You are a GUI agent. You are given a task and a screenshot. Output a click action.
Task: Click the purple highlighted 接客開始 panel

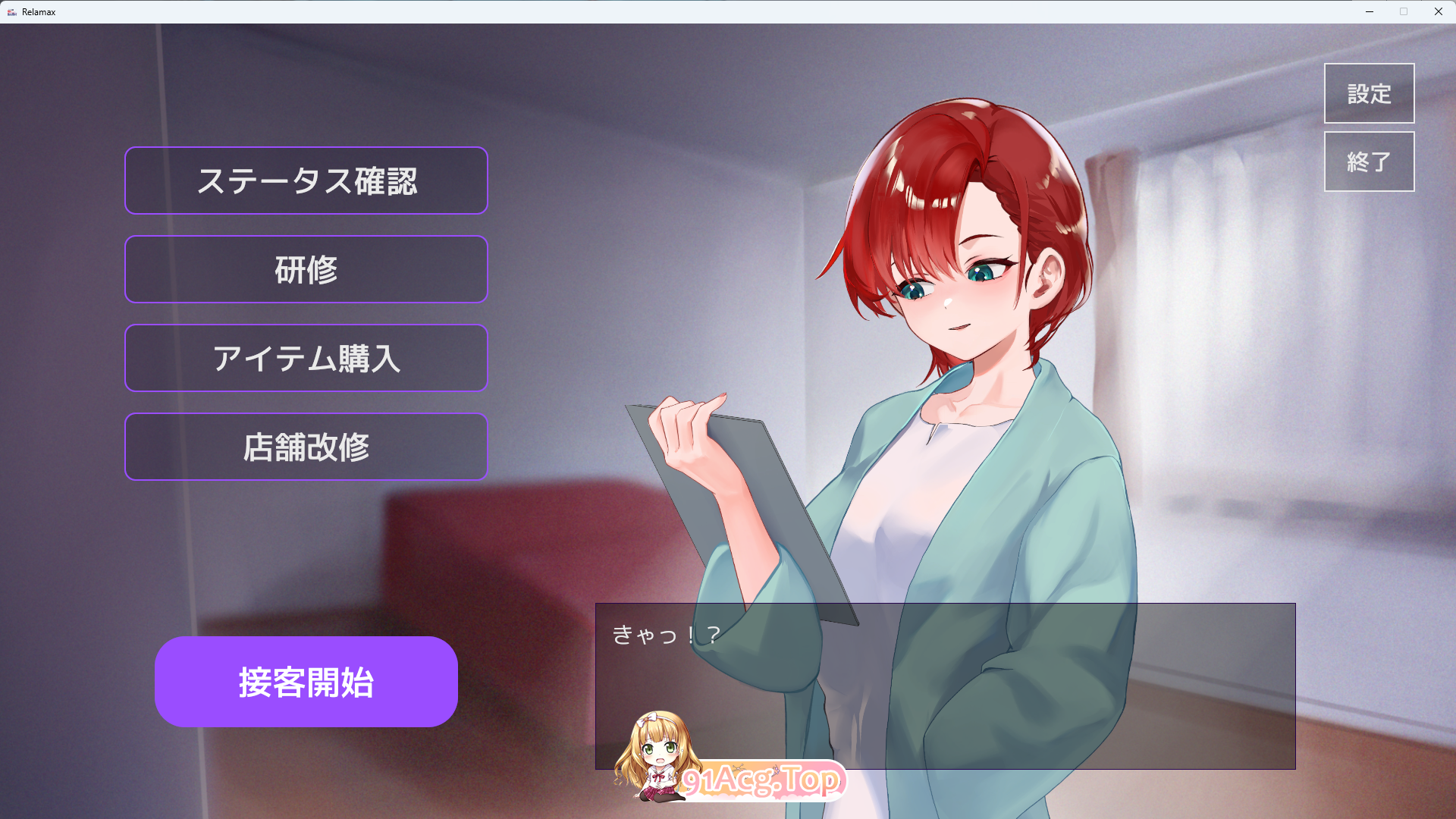tap(306, 682)
